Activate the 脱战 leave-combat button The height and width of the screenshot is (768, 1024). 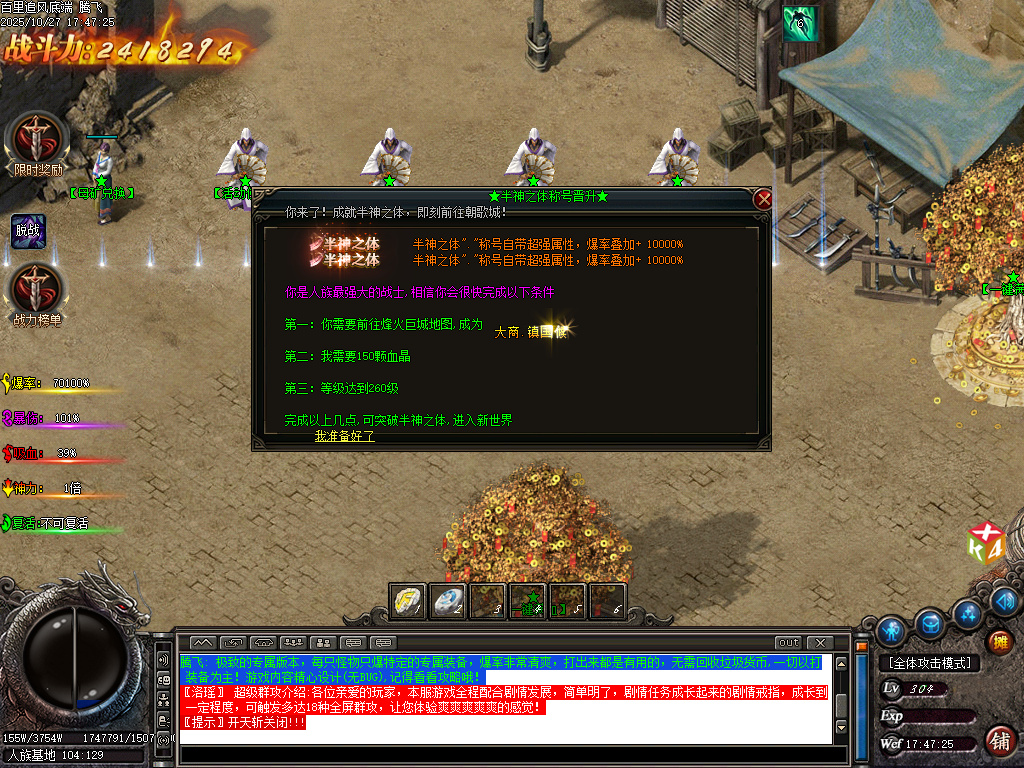(28, 229)
